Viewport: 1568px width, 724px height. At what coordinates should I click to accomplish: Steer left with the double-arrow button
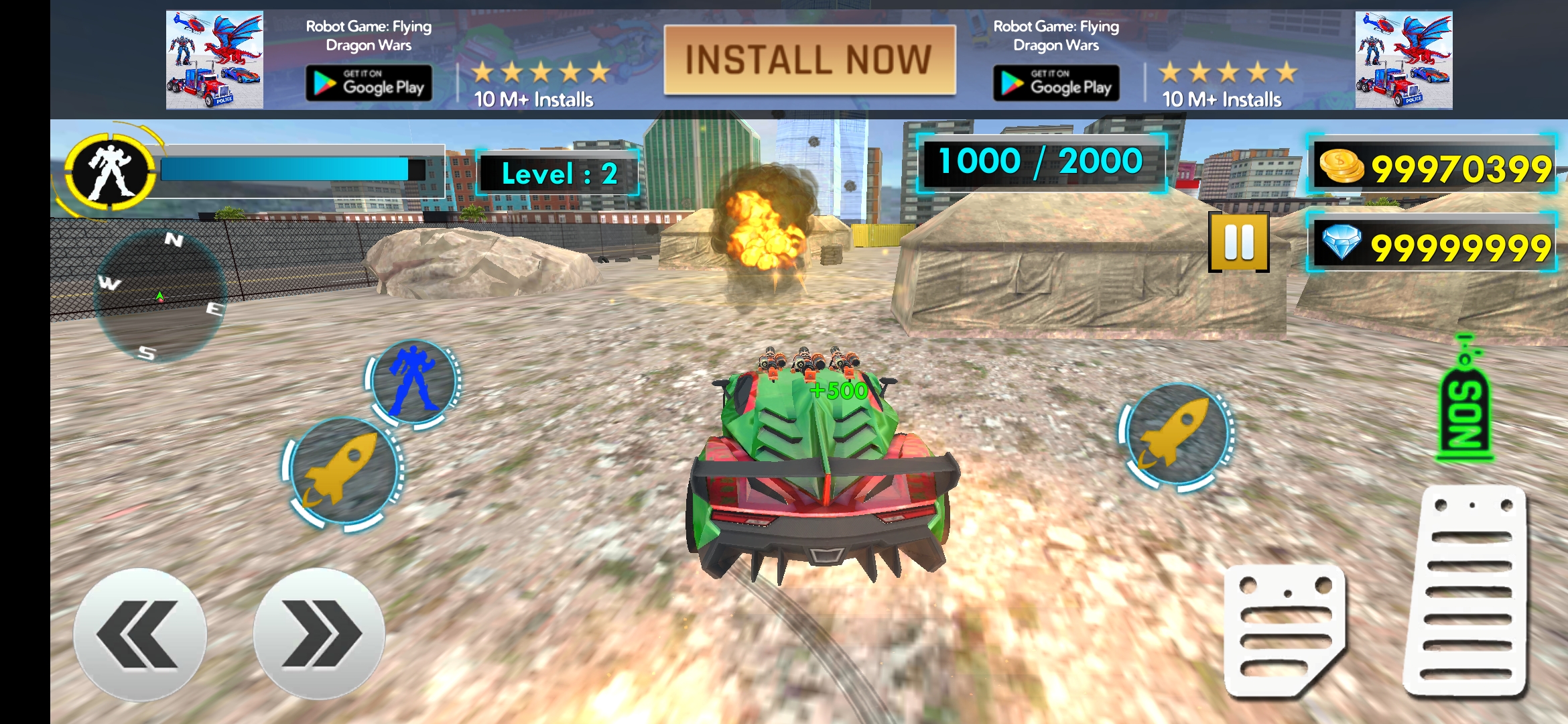(x=139, y=634)
